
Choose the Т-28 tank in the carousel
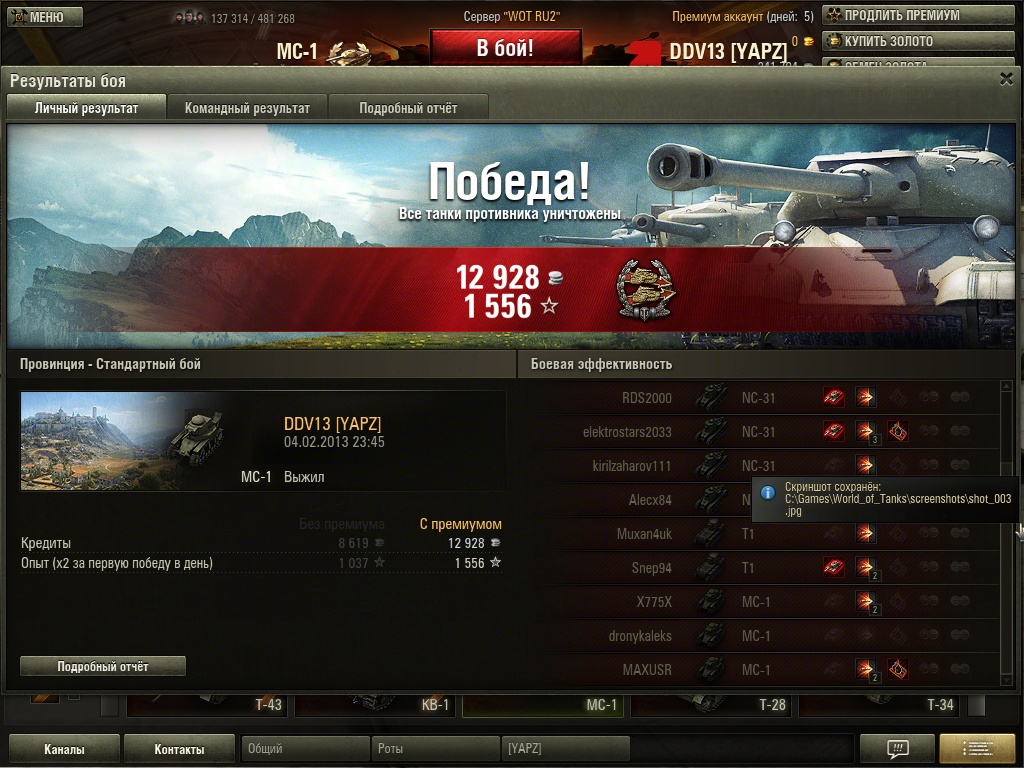coord(712,704)
